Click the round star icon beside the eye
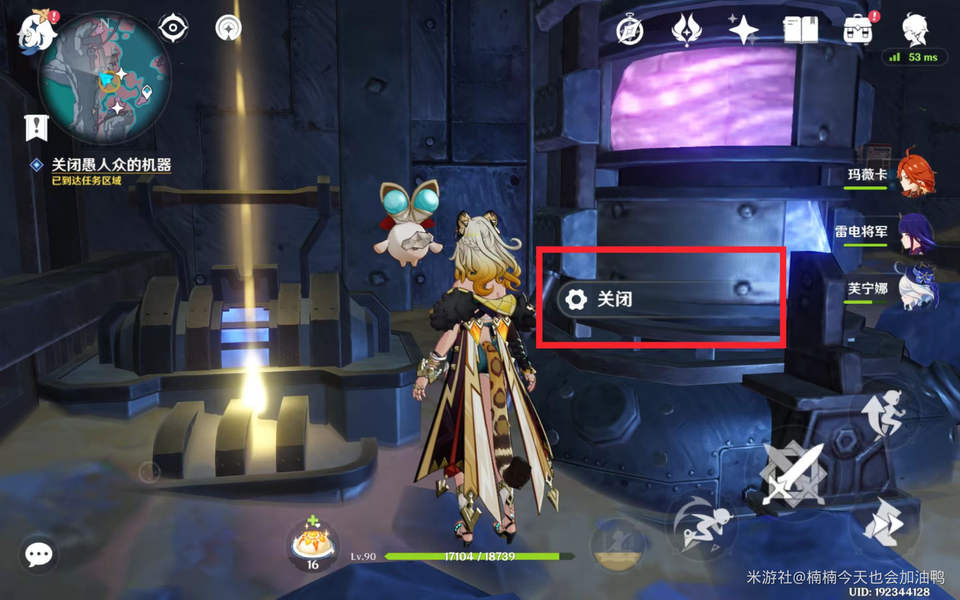This screenshot has height=600, width=960. click(229, 28)
